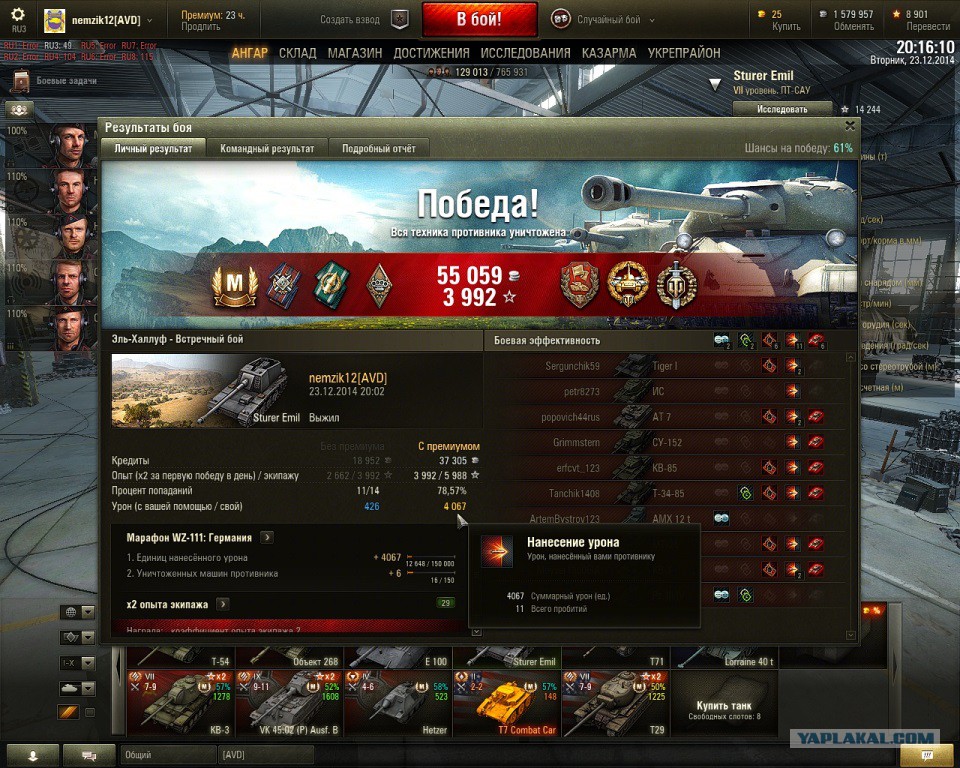Click the Исследовать button for Sturer Emil
Image resolution: width=960 pixels, height=768 pixels.
coord(781,109)
